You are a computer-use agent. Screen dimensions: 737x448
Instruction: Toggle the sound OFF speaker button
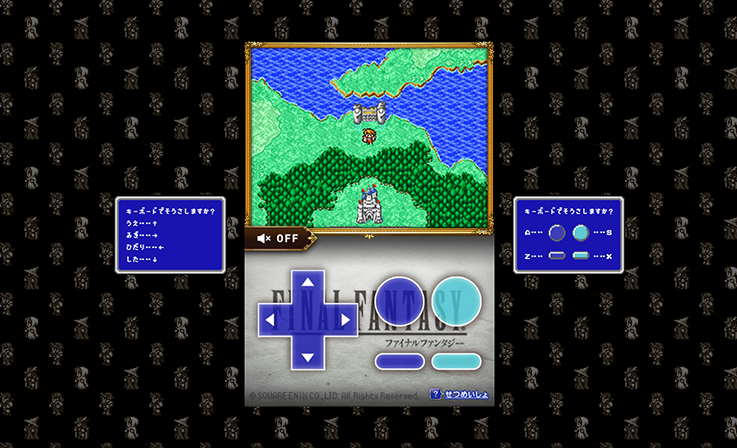[x=278, y=238]
